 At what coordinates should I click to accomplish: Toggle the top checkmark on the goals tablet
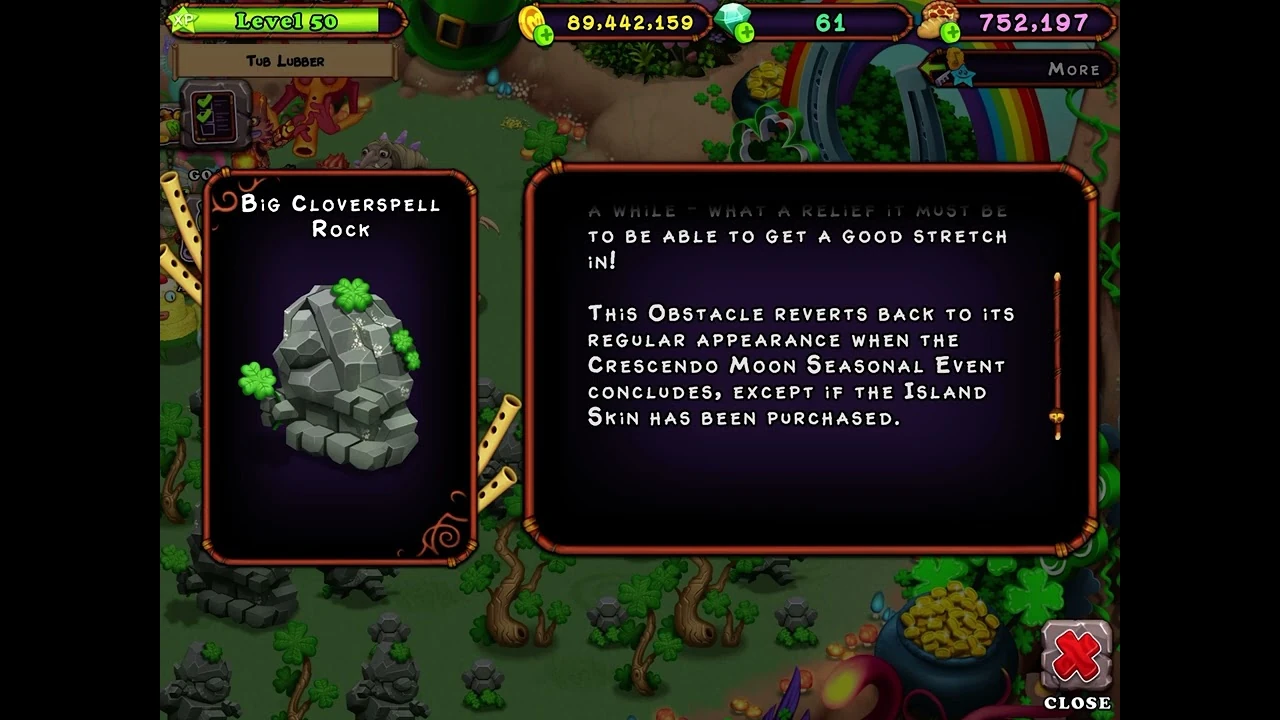(x=204, y=101)
